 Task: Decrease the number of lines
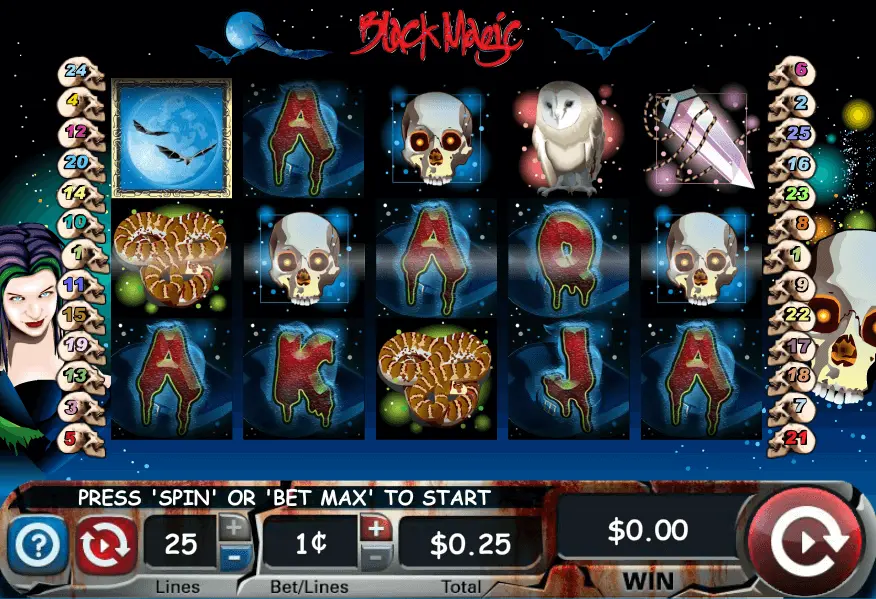click(x=233, y=558)
